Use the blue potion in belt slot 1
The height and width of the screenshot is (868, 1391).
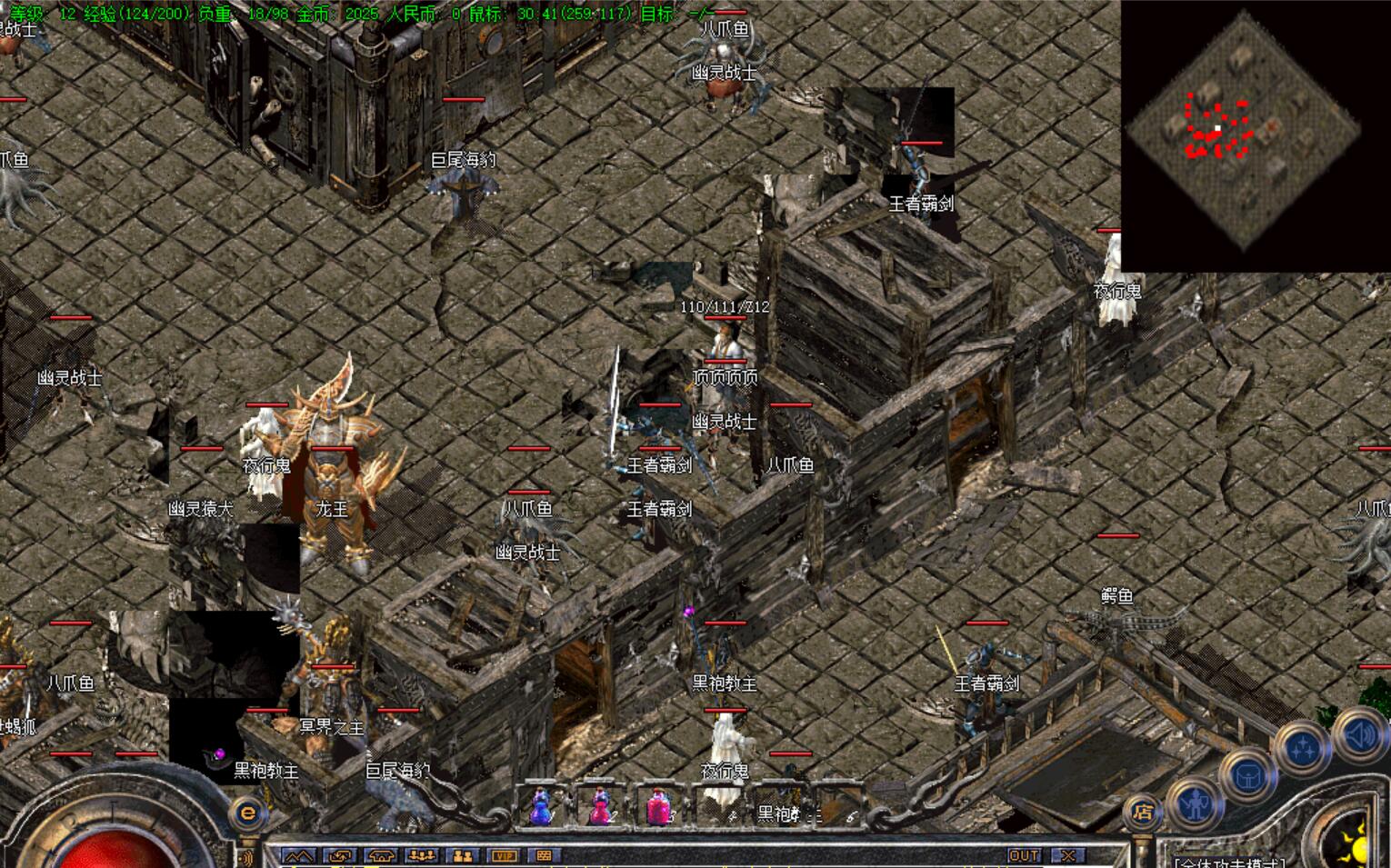(541, 805)
